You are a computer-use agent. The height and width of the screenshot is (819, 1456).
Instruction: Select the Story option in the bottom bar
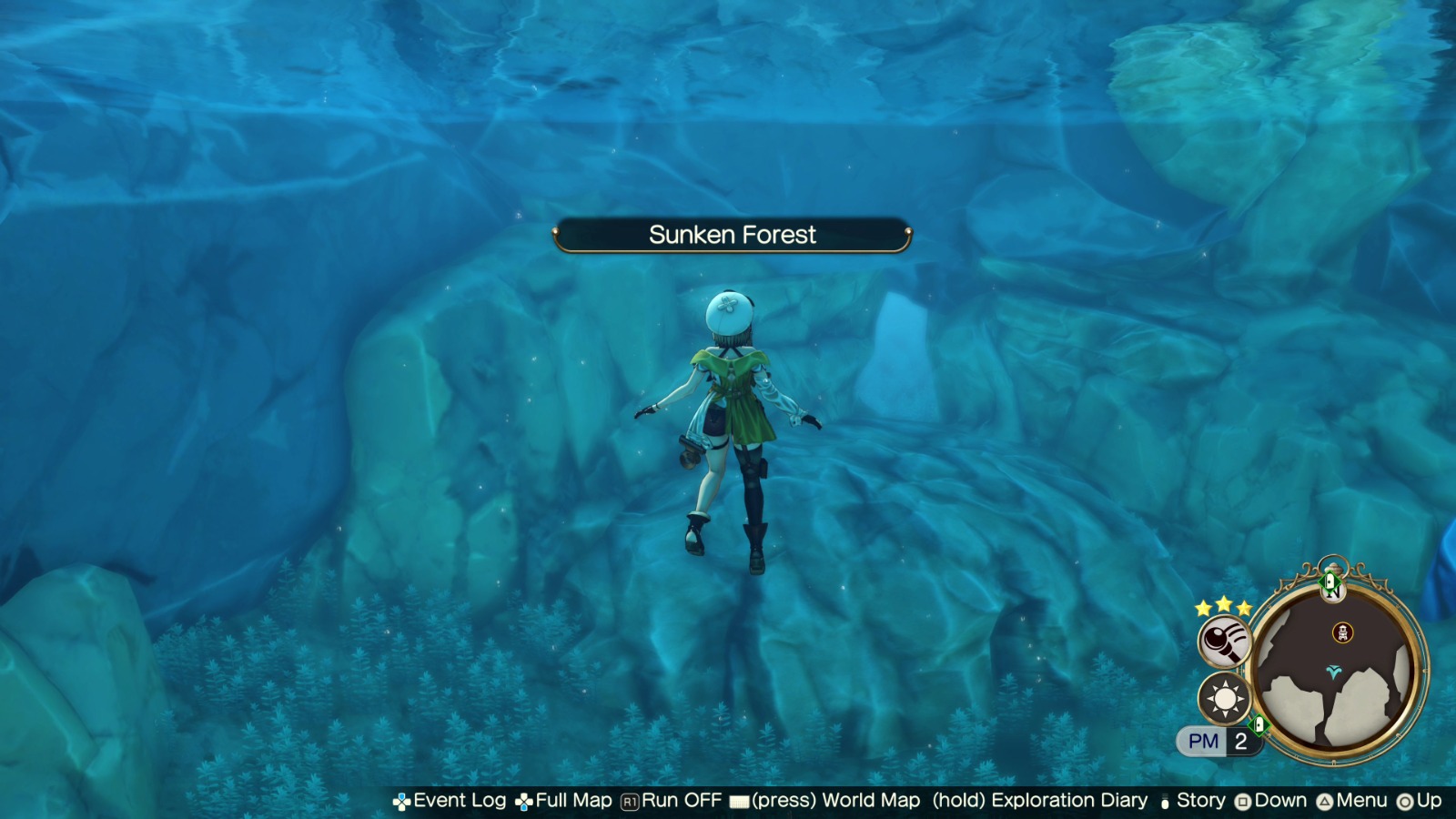click(1199, 801)
